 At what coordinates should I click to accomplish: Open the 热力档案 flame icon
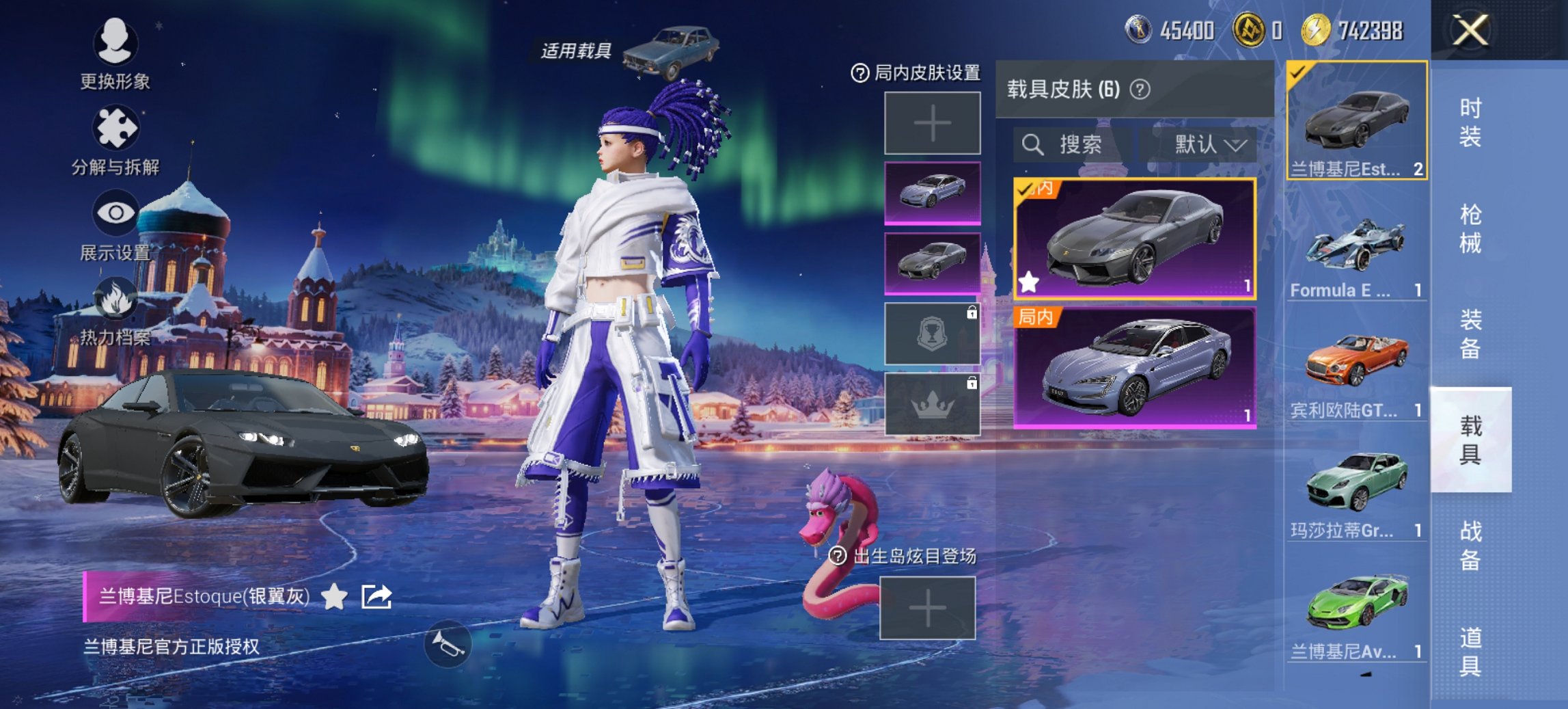[x=116, y=297]
